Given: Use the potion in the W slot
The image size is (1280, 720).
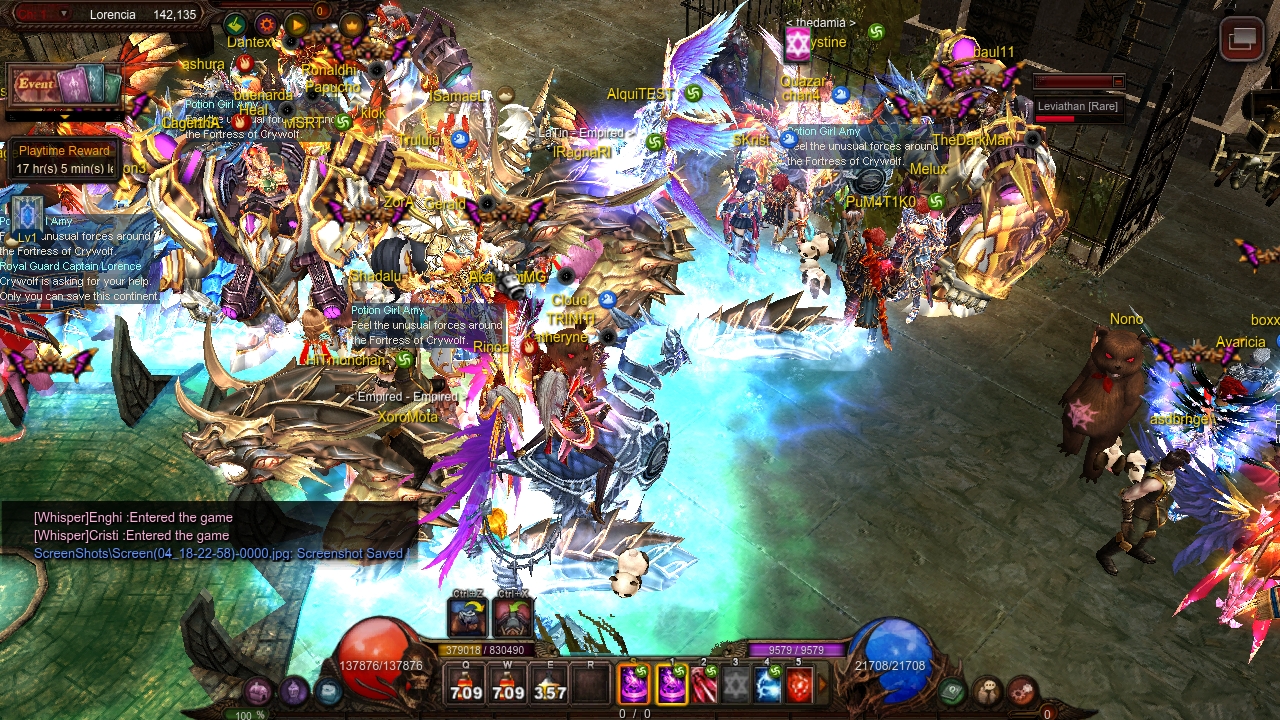Looking at the screenshot, I should pyautogui.click(x=508, y=685).
